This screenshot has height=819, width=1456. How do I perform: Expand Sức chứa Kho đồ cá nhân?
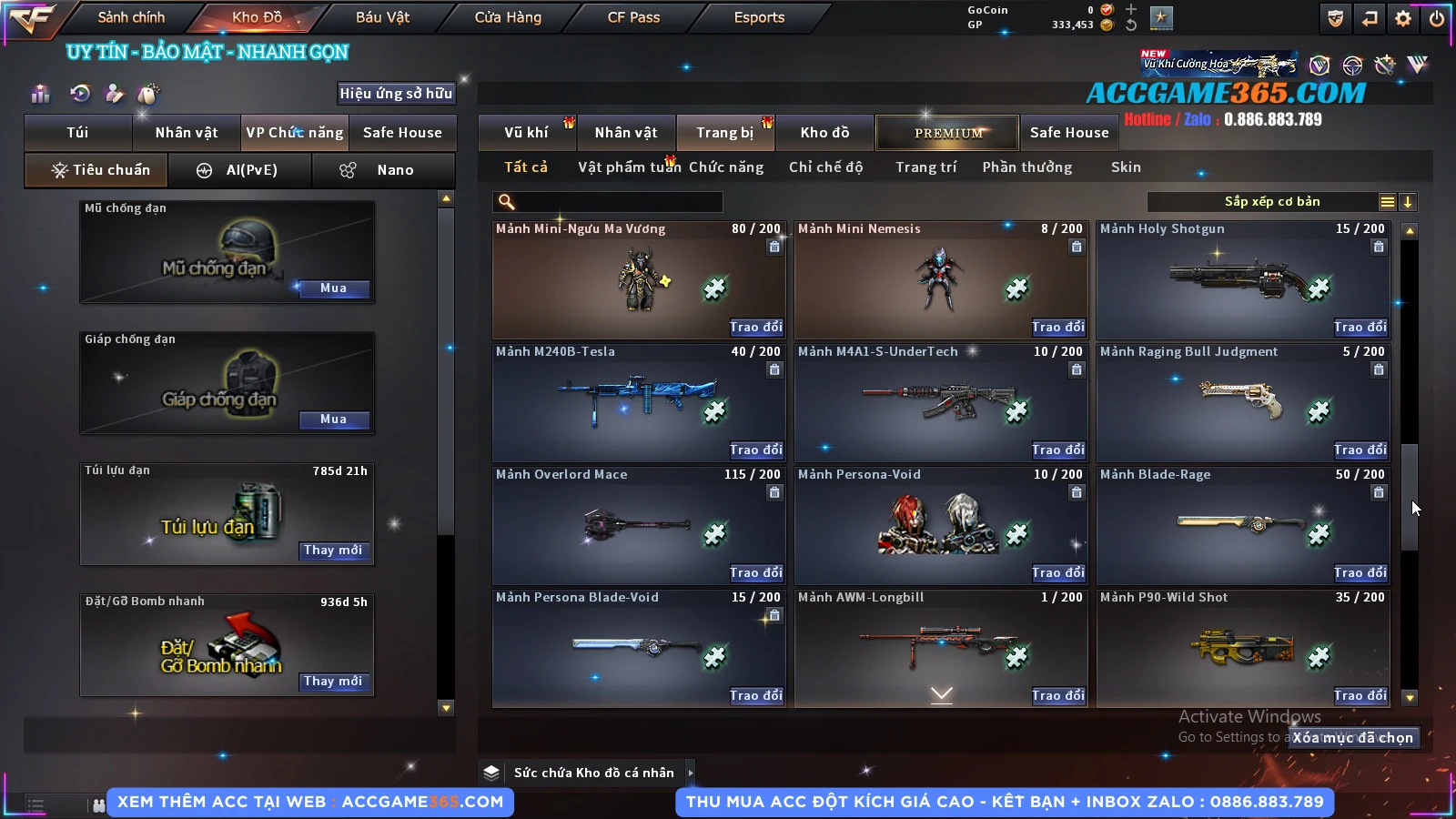coord(690,773)
